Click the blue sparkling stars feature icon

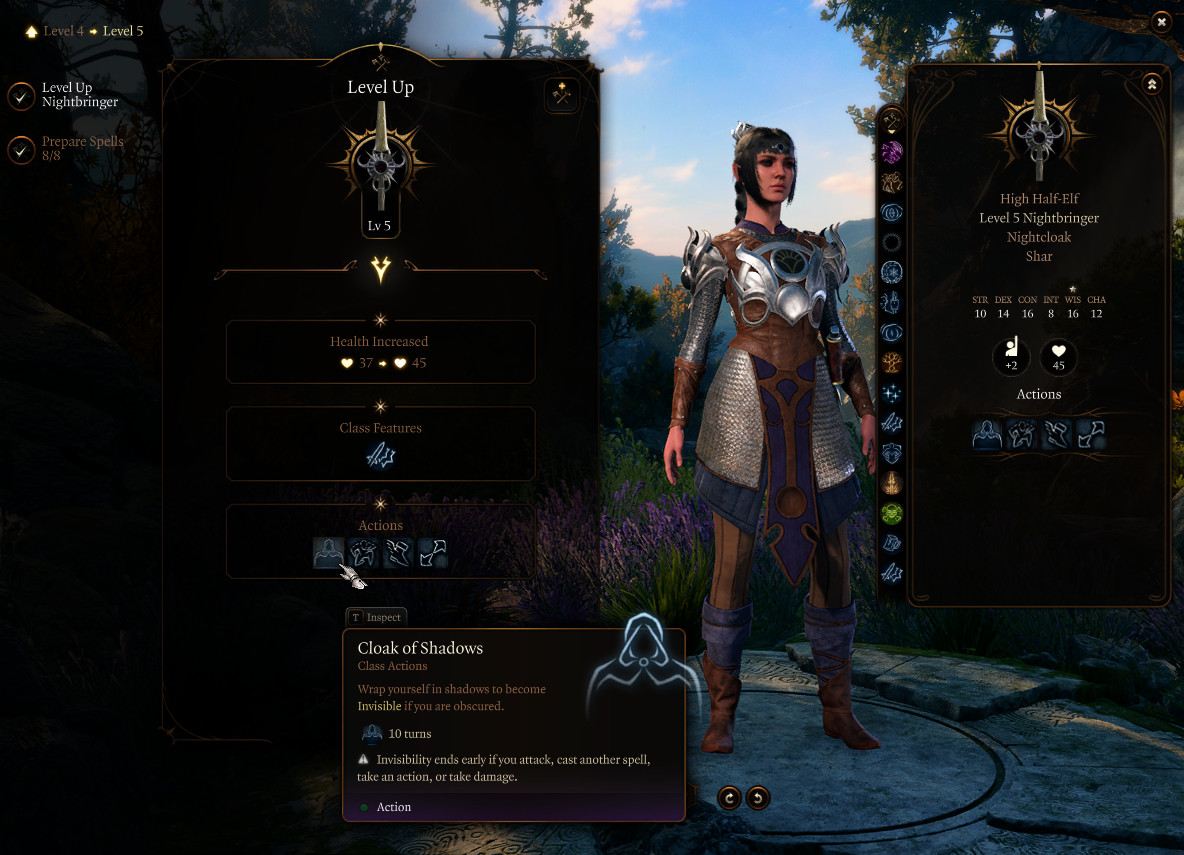[x=891, y=393]
